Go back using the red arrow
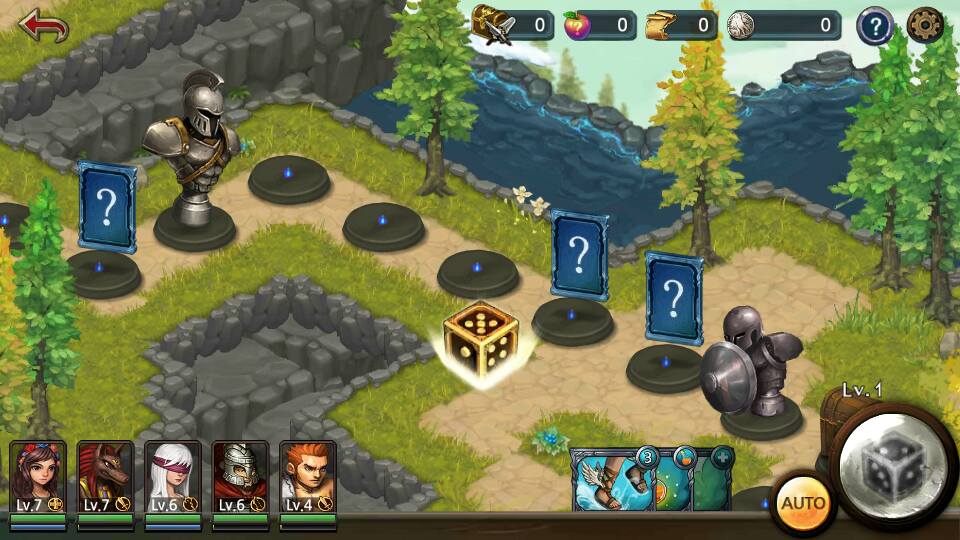 pyautogui.click(x=43, y=25)
